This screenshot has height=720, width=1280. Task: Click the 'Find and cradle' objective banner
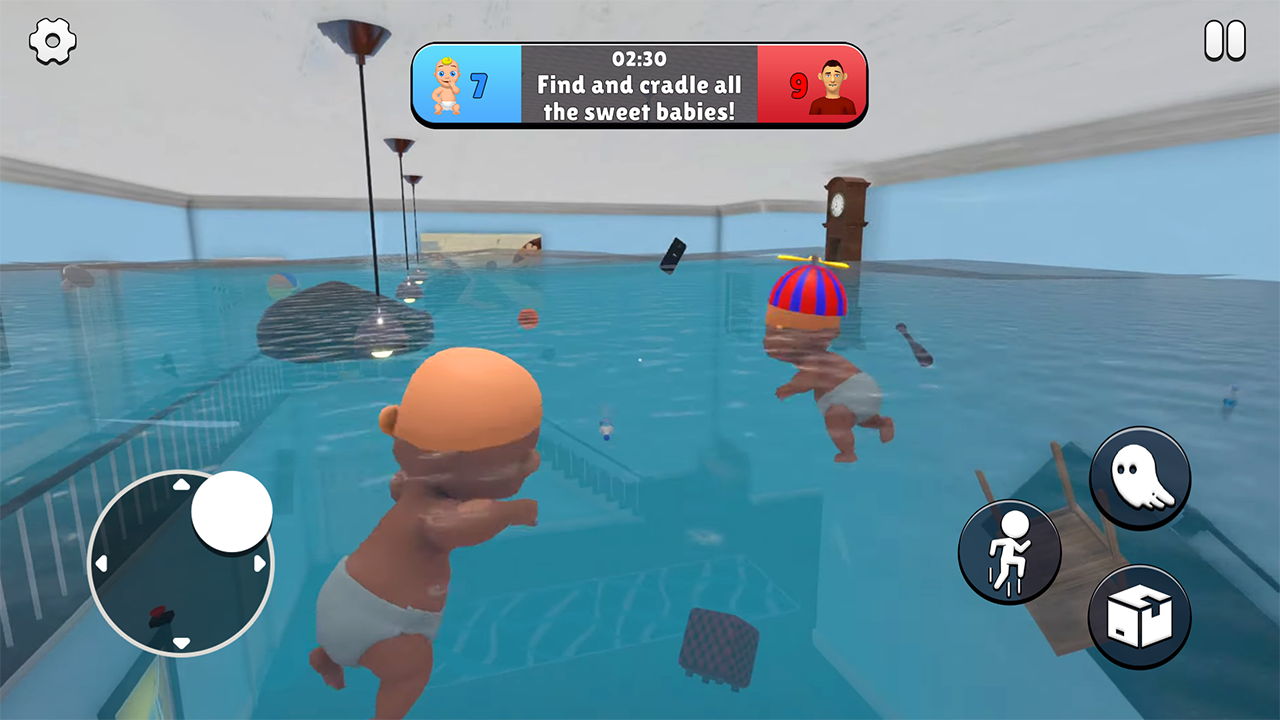(x=640, y=99)
